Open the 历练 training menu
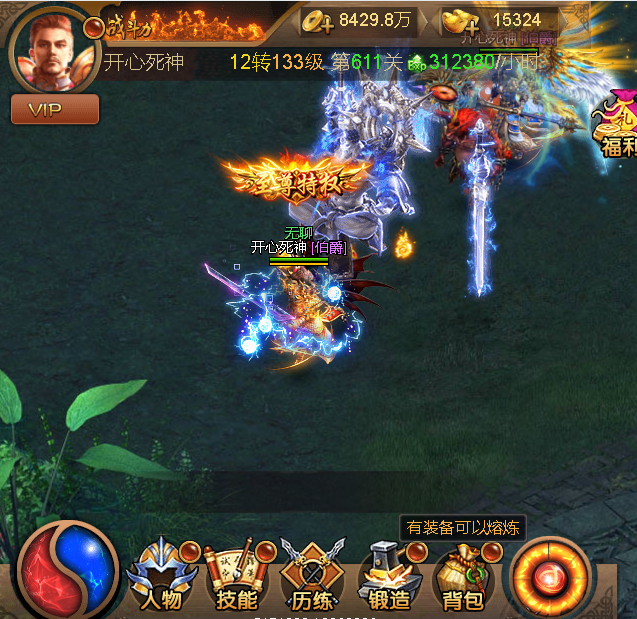637x619 pixels. pyautogui.click(x=311, y=576)
